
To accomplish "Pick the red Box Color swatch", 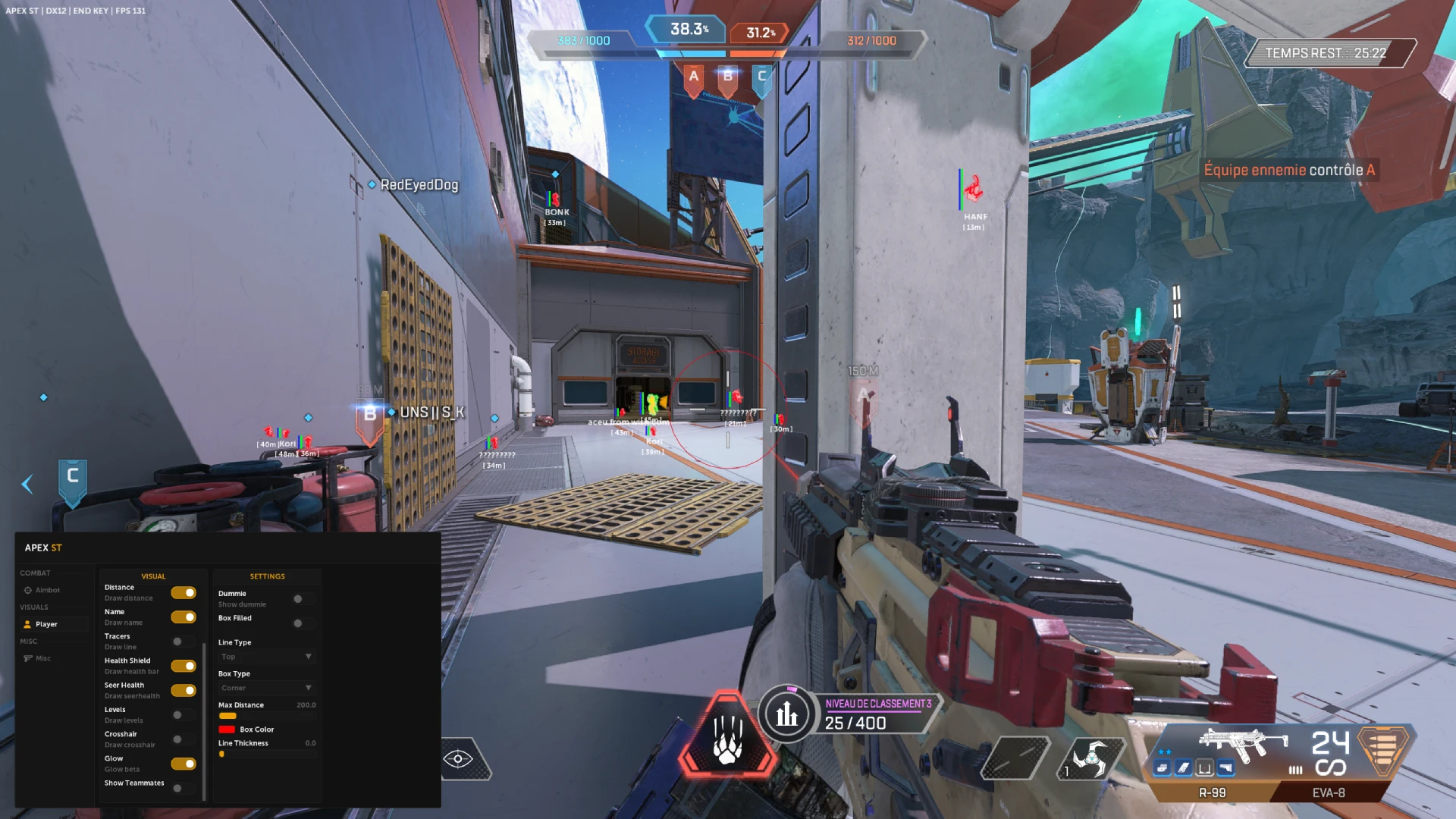I will [x=227, y=730].
